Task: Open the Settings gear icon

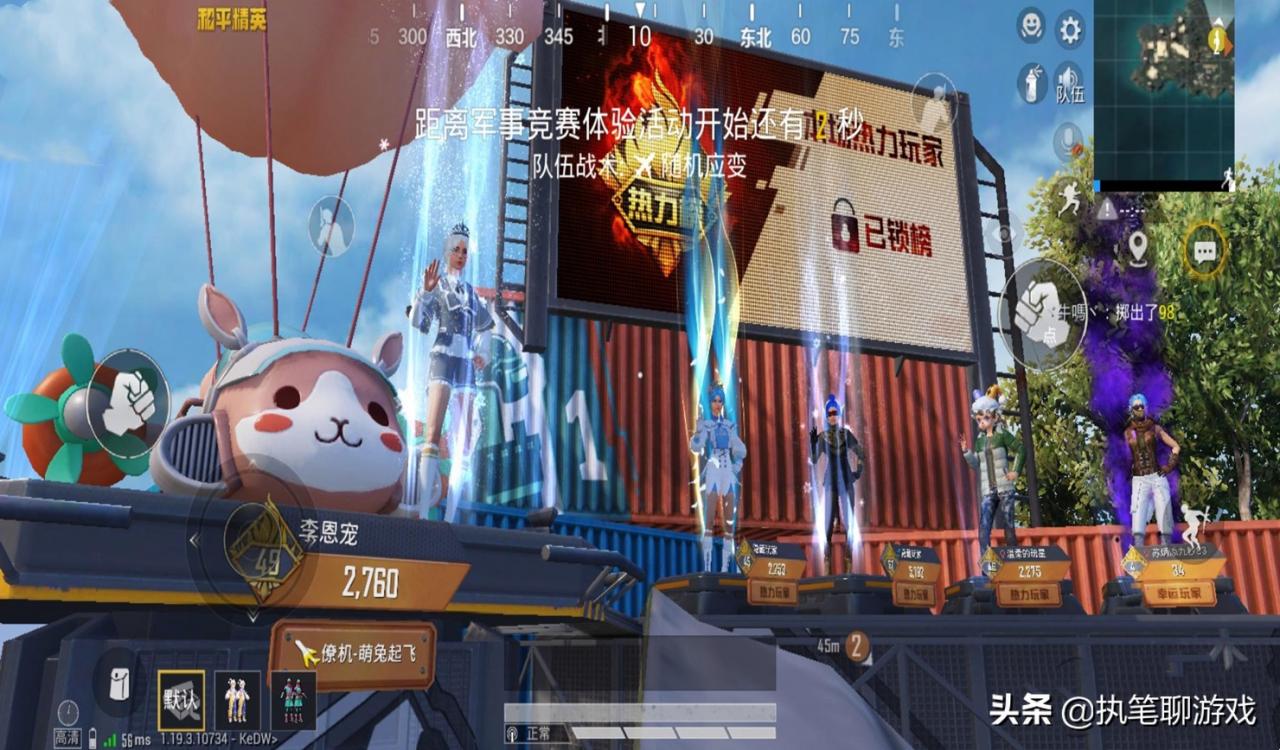Action: click(1071, 26)
